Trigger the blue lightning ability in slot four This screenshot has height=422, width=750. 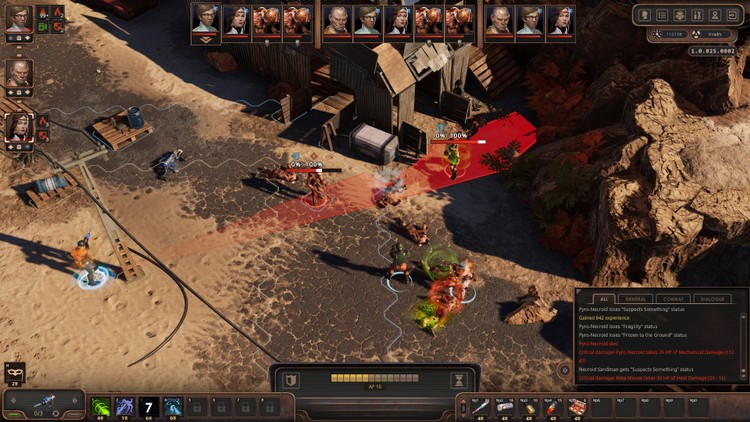point(171,406)
